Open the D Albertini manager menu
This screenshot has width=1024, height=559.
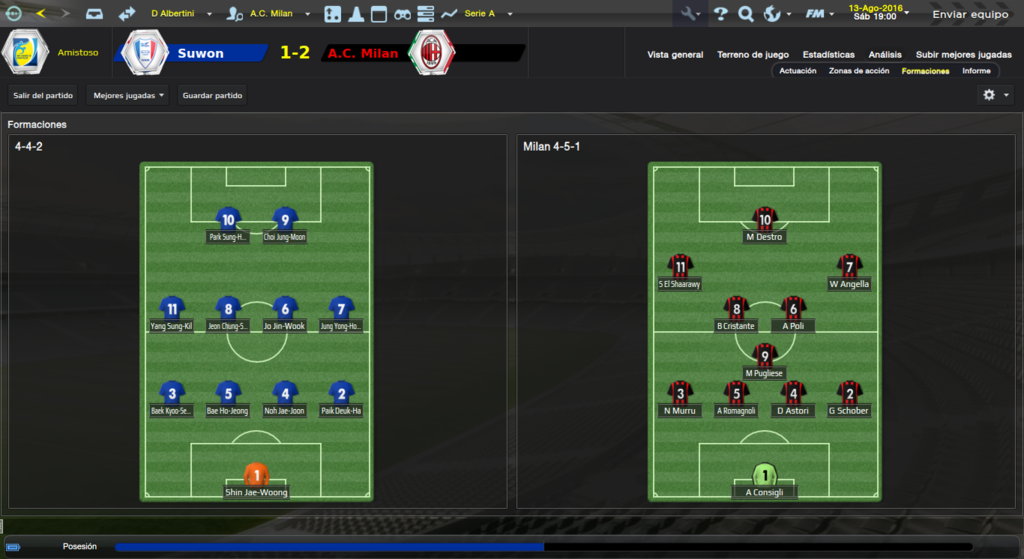point(180,14)
